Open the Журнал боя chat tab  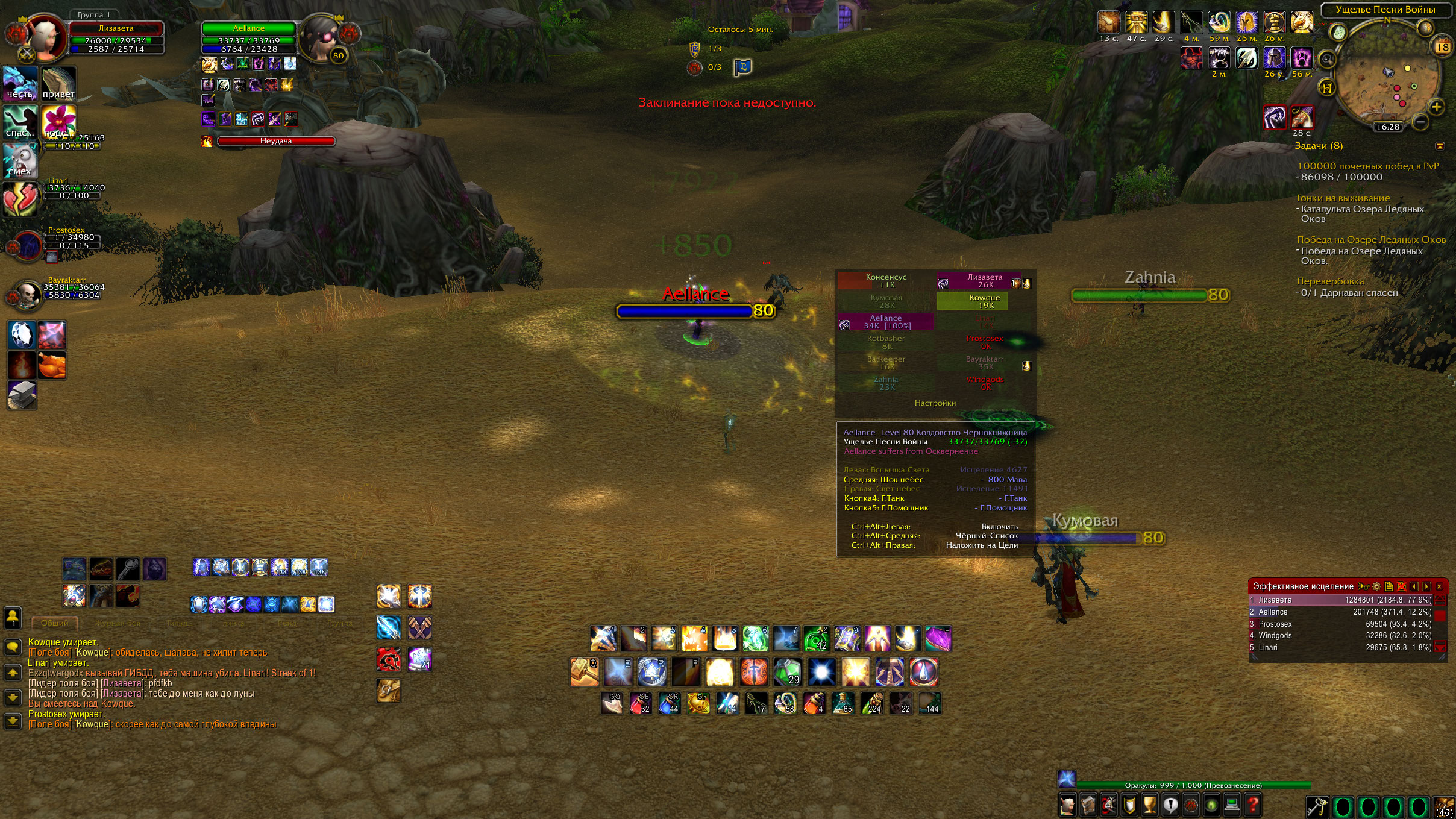coord(118,623)
